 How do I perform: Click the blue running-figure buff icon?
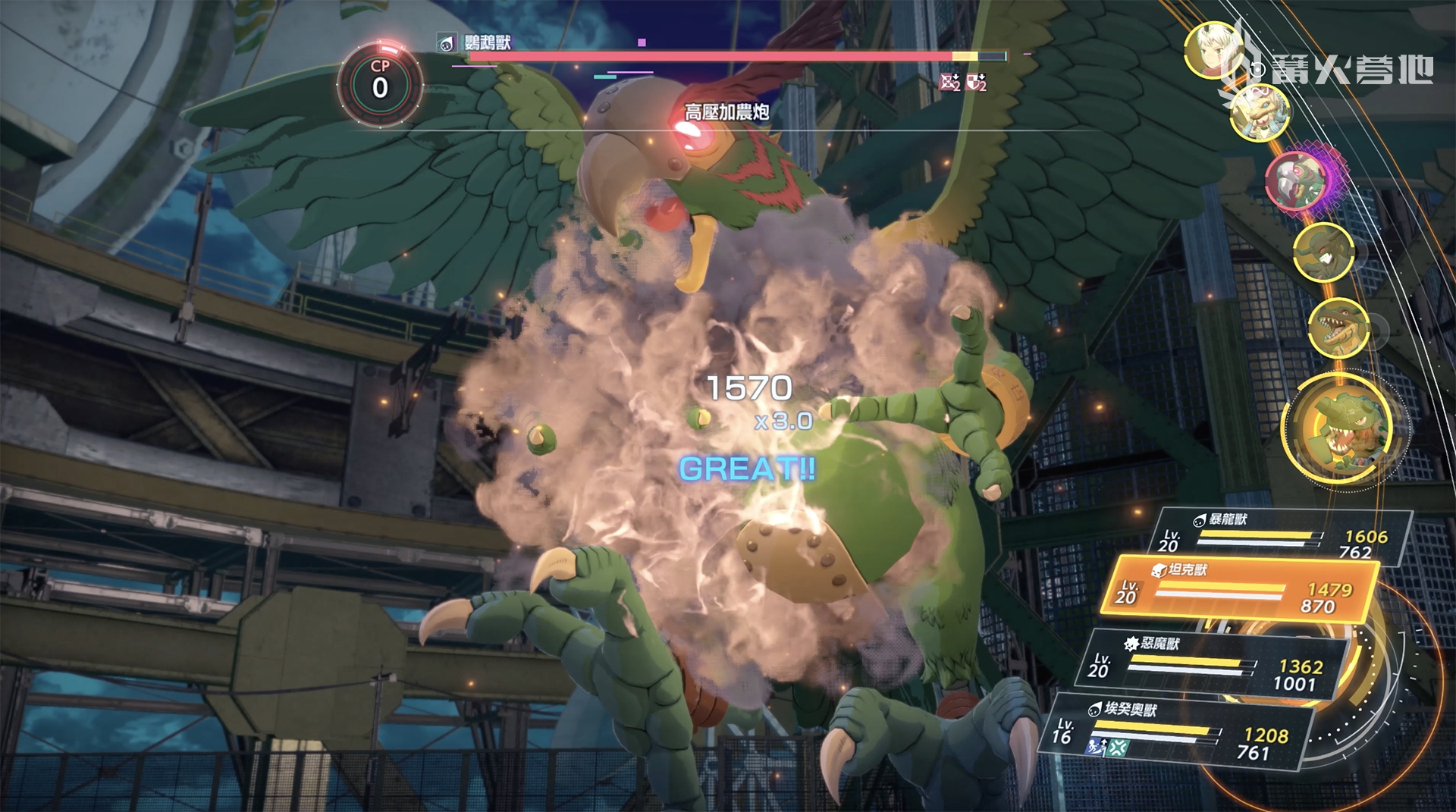coord(1096,748)
